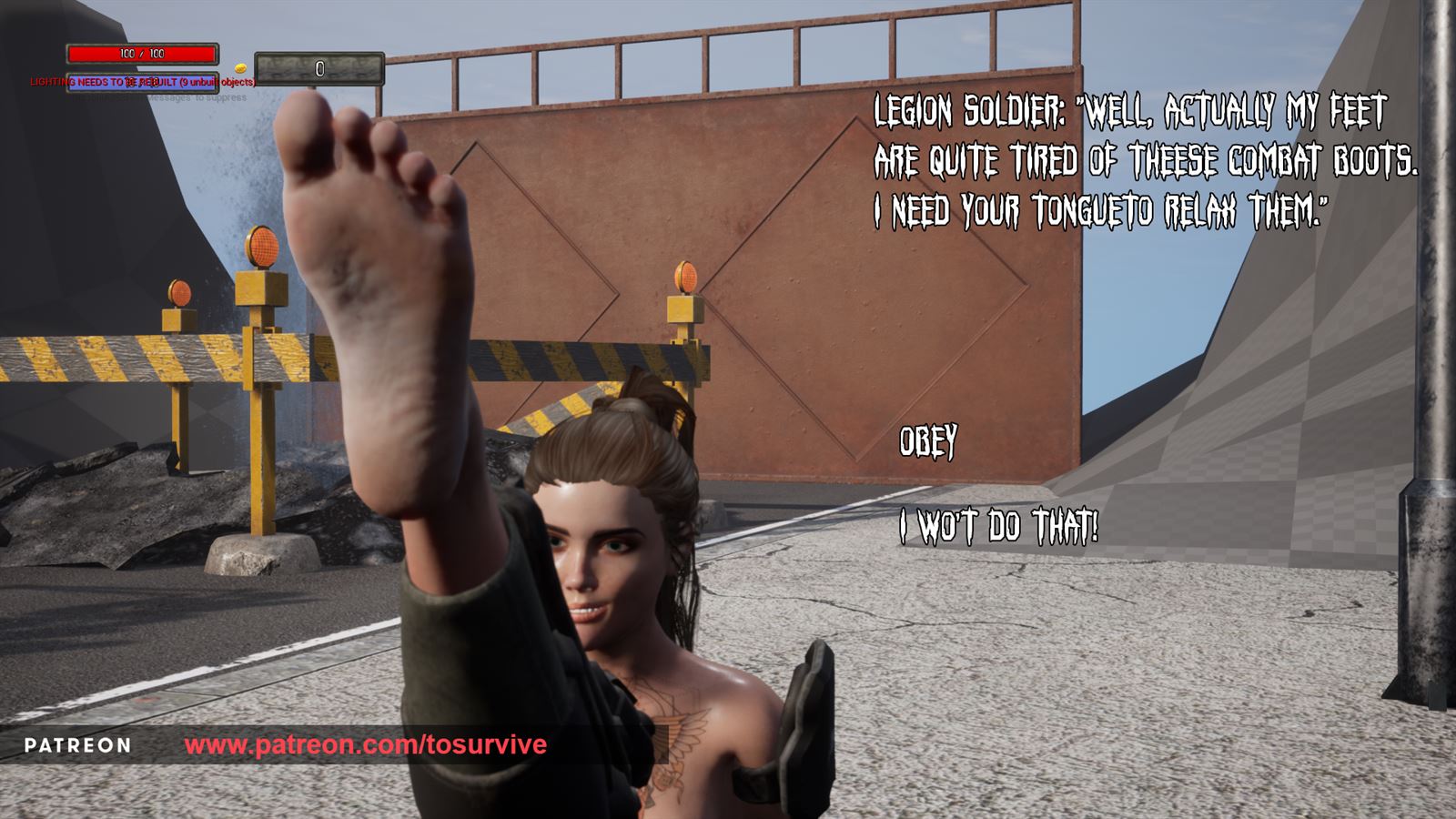Click the www.patreon.com/tosurvive link

coord(366,747)
